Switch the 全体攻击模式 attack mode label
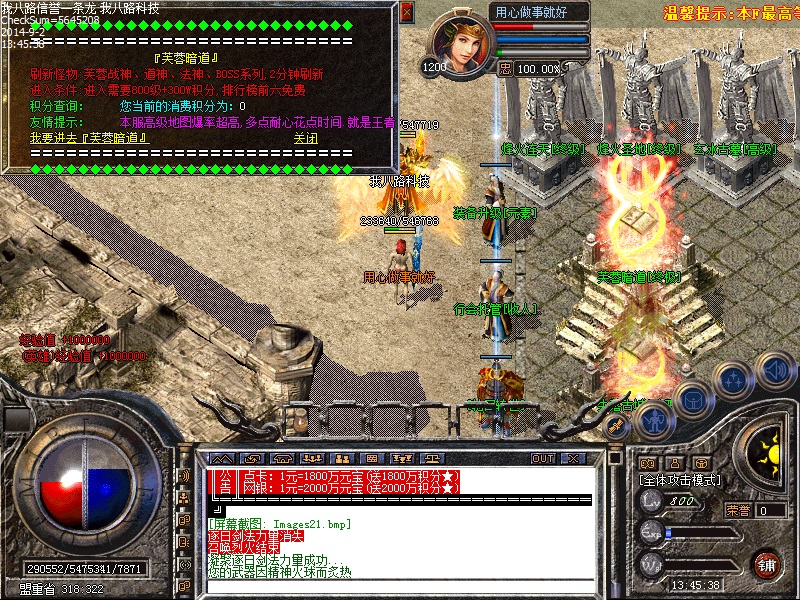 (680, 480)
